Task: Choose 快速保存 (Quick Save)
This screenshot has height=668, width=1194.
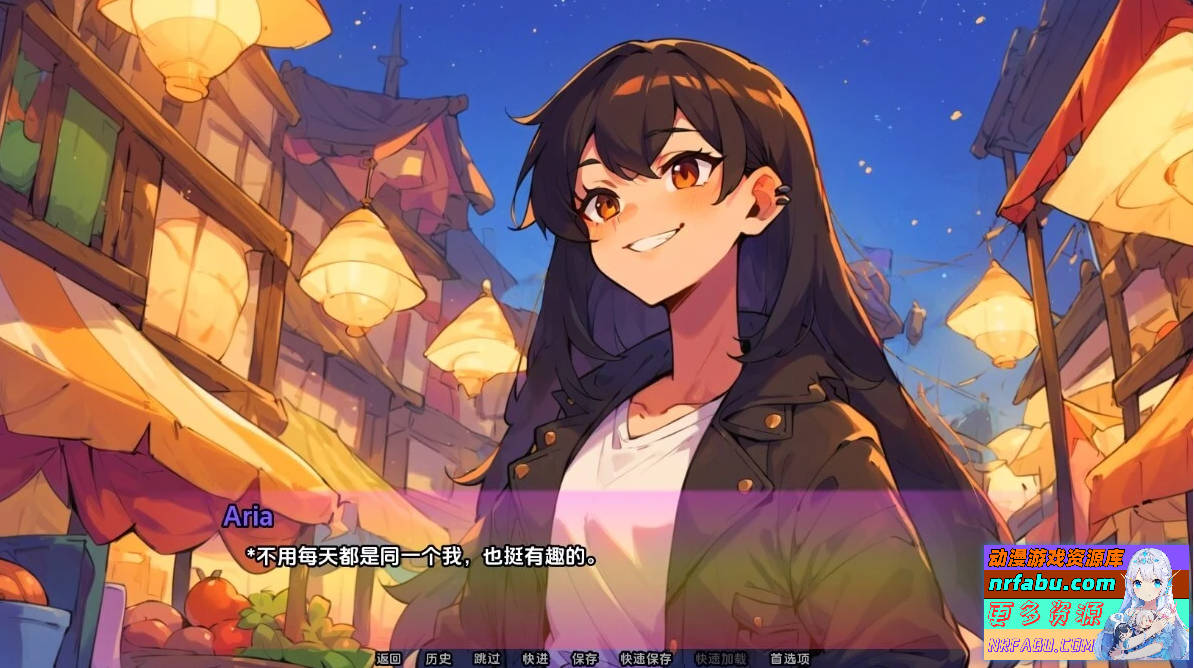Action: (x=646, y=659)
